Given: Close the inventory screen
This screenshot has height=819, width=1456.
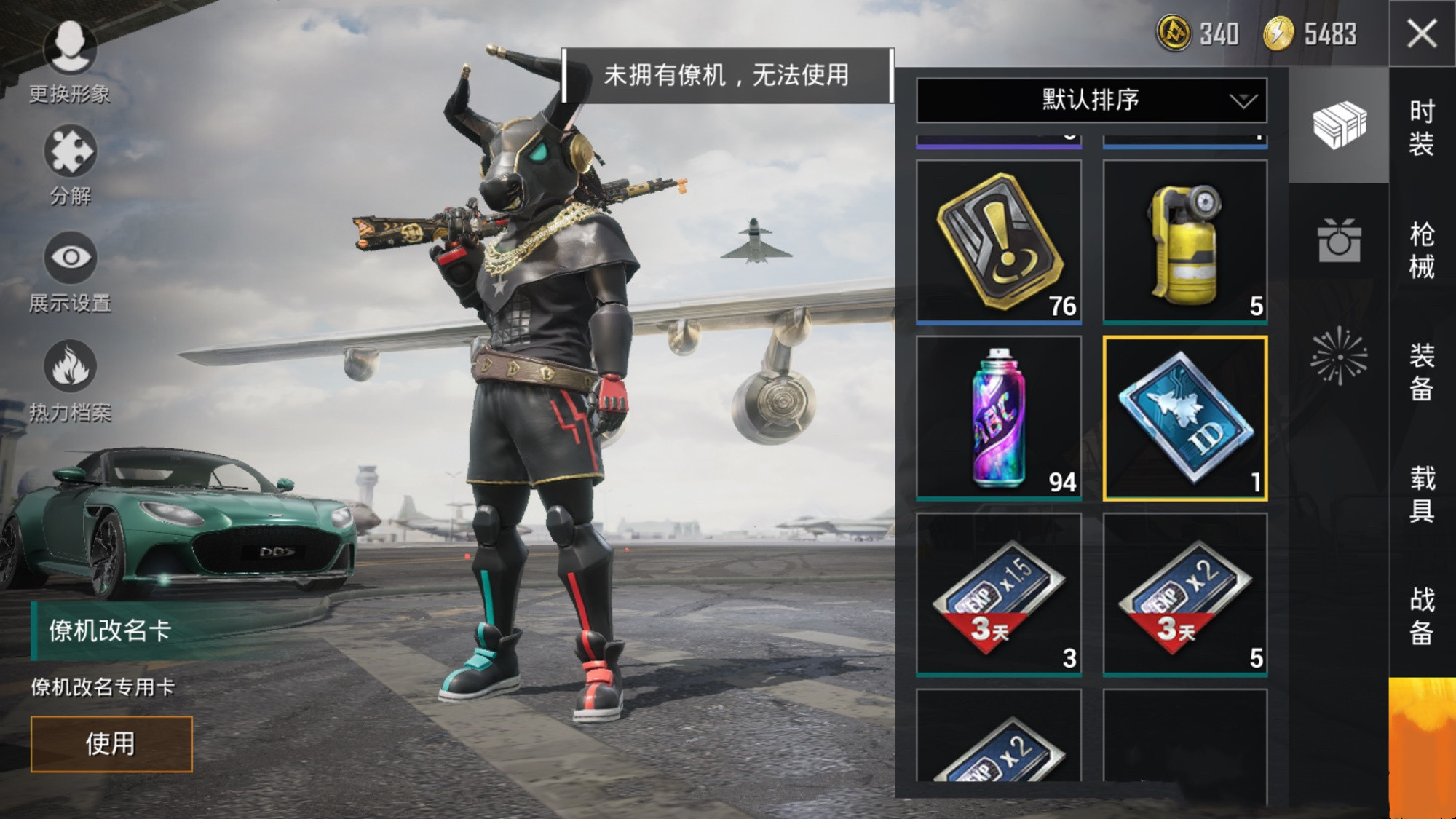Looking at the screenshot, I should point(1422,33).
